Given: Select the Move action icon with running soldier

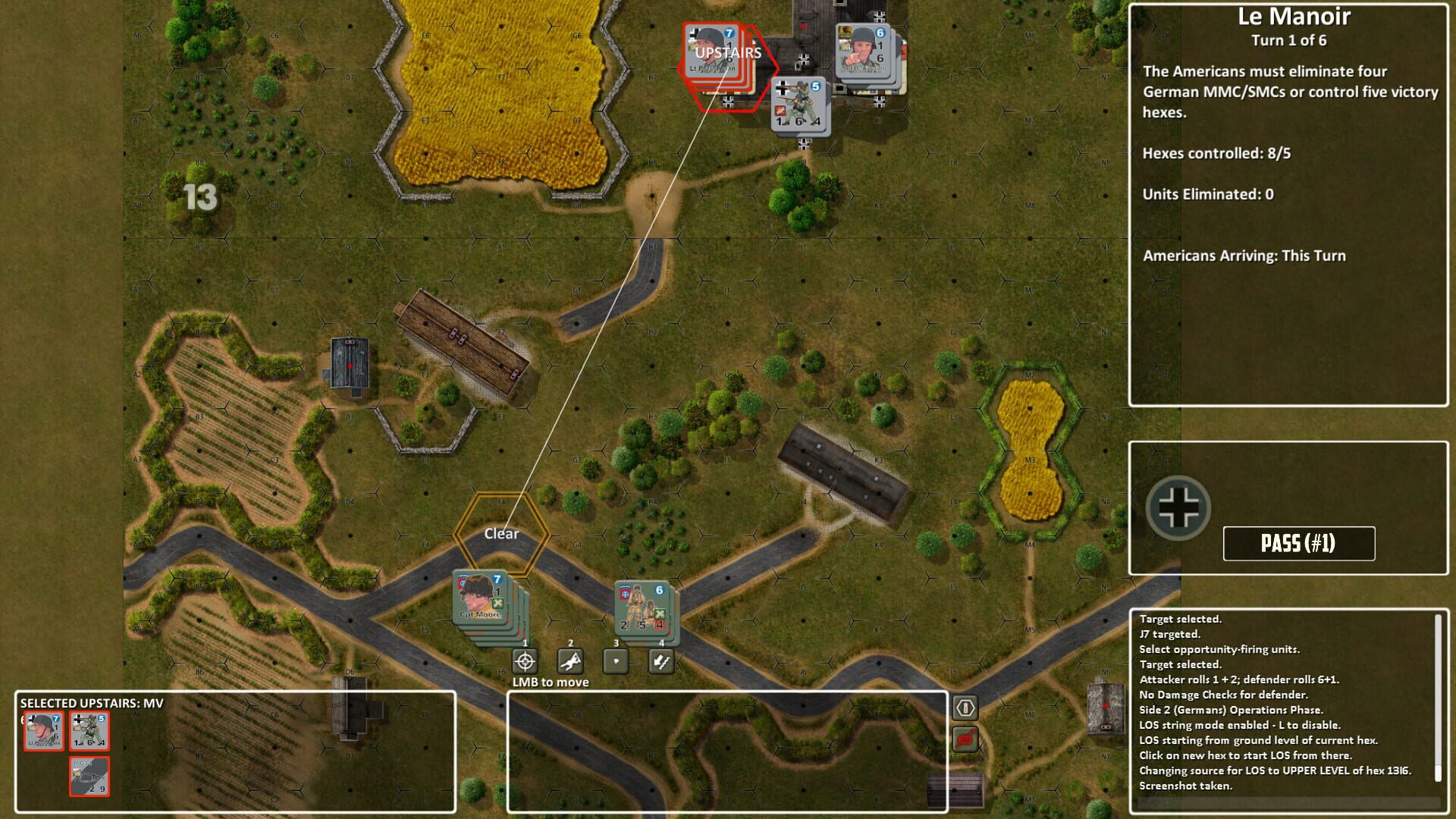Looking at the screenshot, I should (x=570, y=661).
